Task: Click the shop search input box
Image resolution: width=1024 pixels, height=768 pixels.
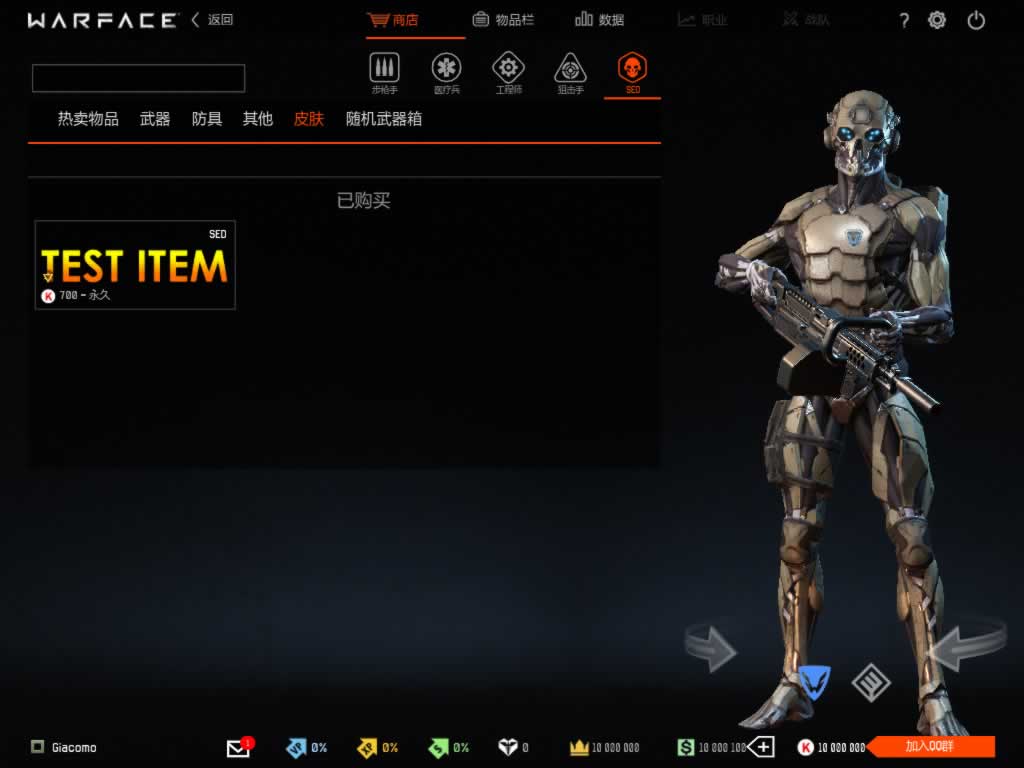Action: pyautogui.click(x=138, y=78)
